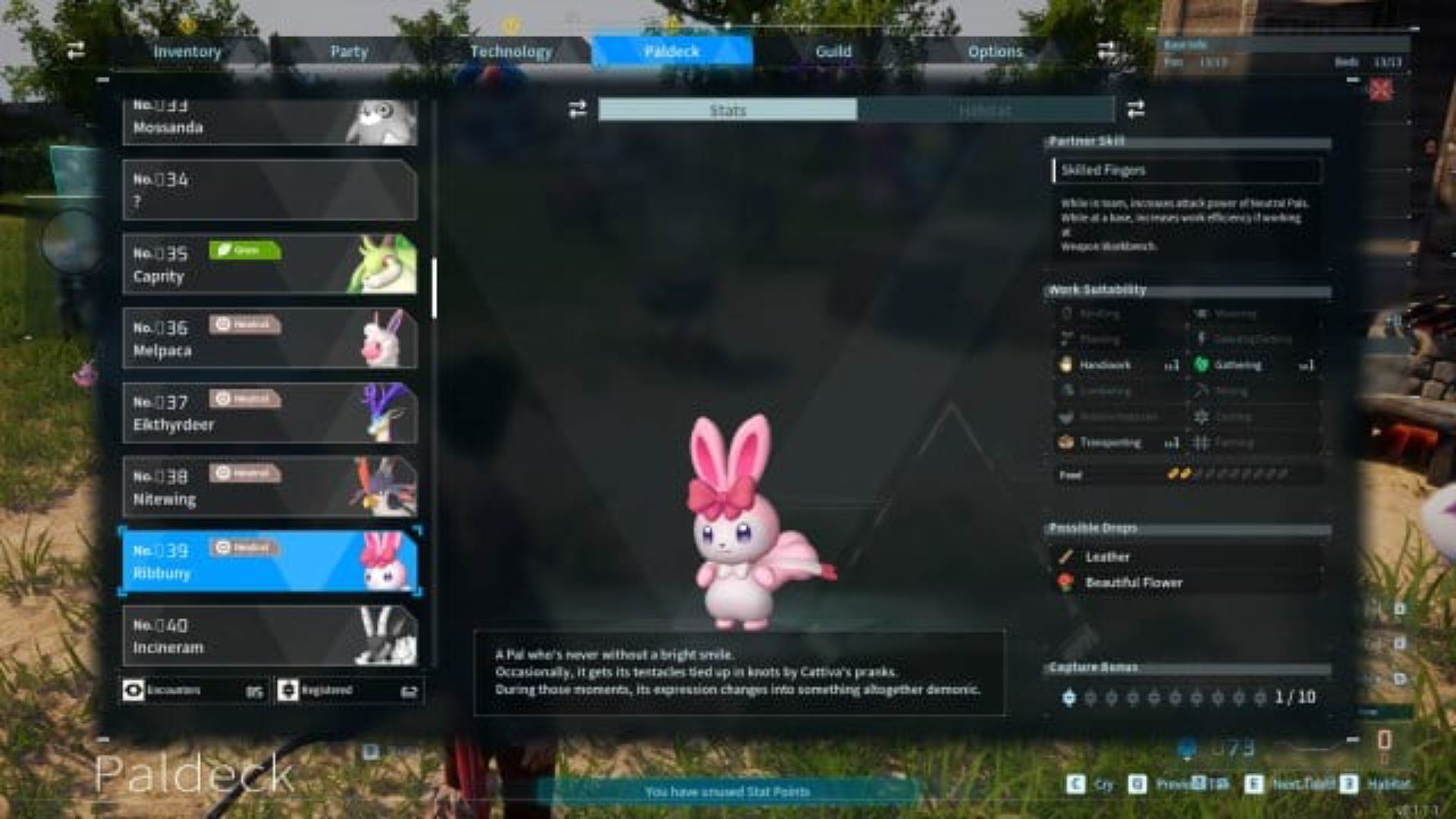Viewport: 1456px width, 819px height.
Task: Toggle the sort arrows above the Pal list
Action: click(74, 51)
